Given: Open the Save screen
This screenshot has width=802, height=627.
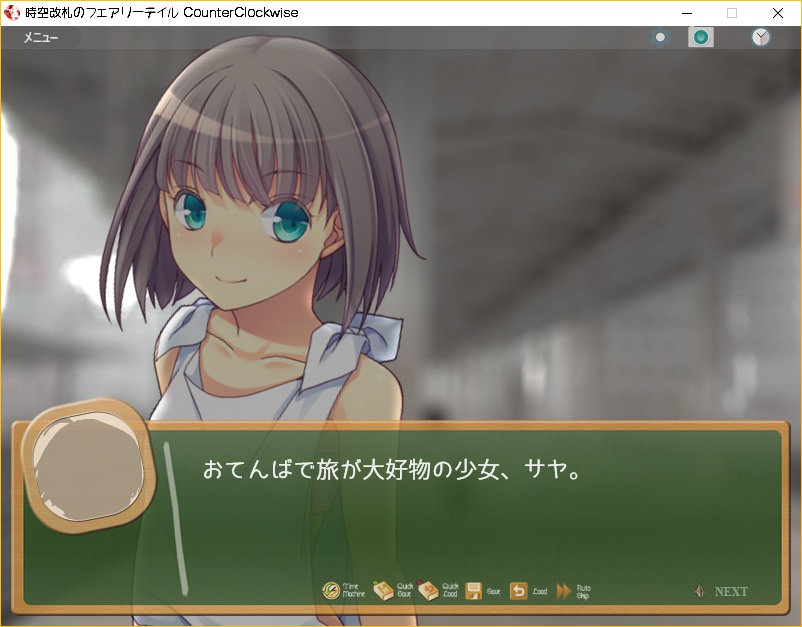Looking at the screenshot, I should click(483, 591).
